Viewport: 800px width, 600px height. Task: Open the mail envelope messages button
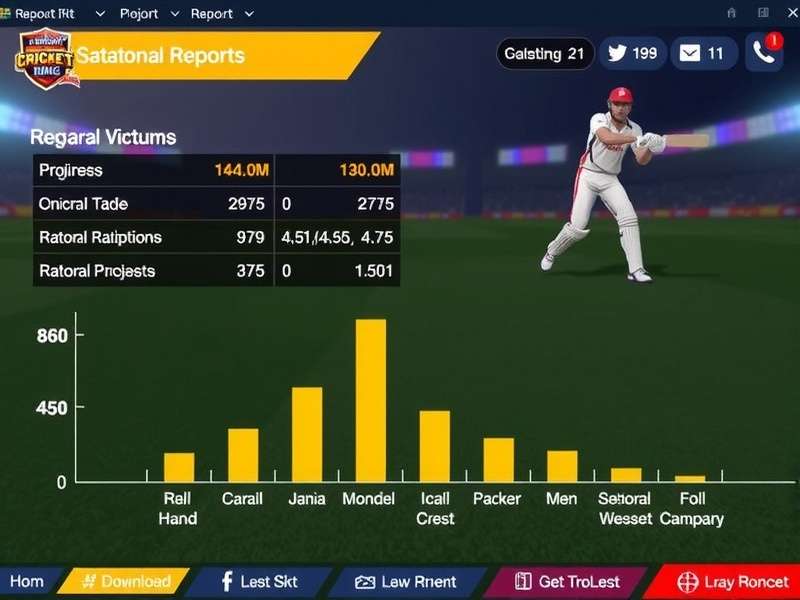tap(701, 54)
